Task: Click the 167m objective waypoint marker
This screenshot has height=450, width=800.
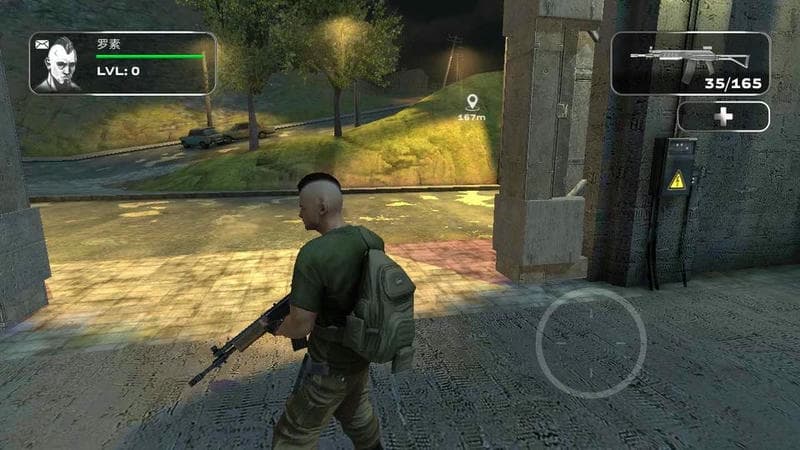Action: click(472, 101)
